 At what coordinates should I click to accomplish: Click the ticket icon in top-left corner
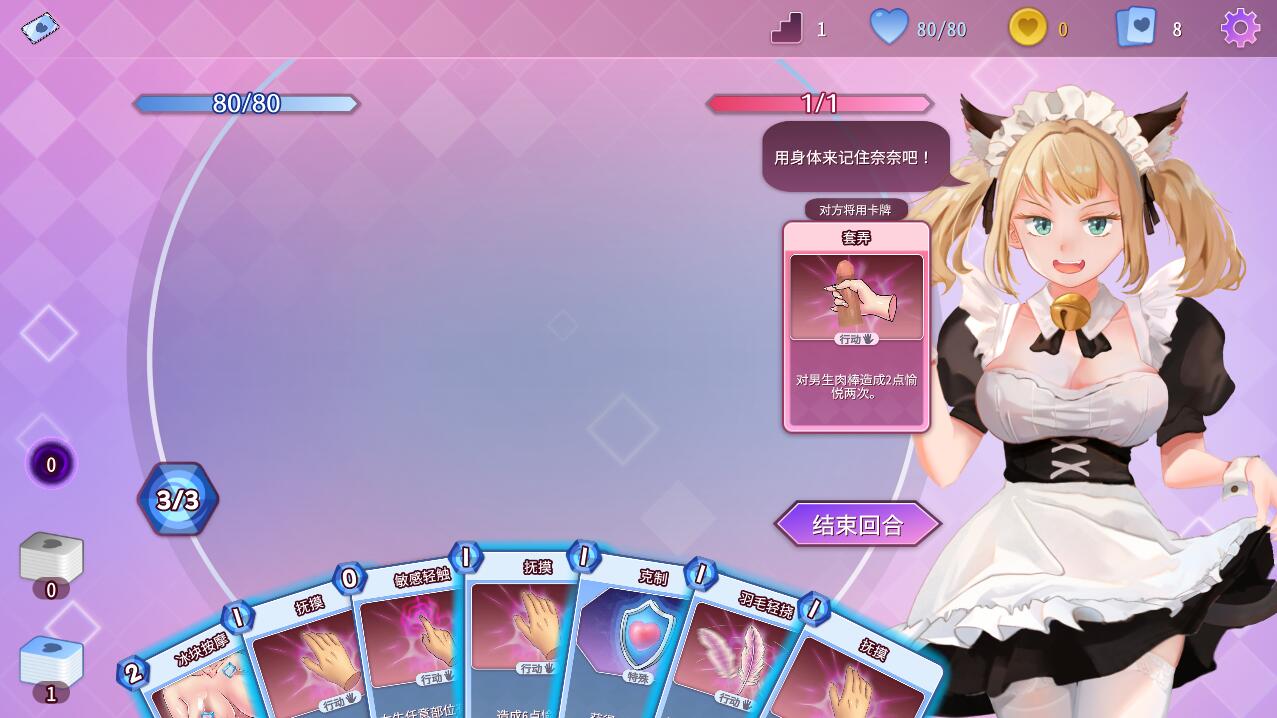click(40, 27)
